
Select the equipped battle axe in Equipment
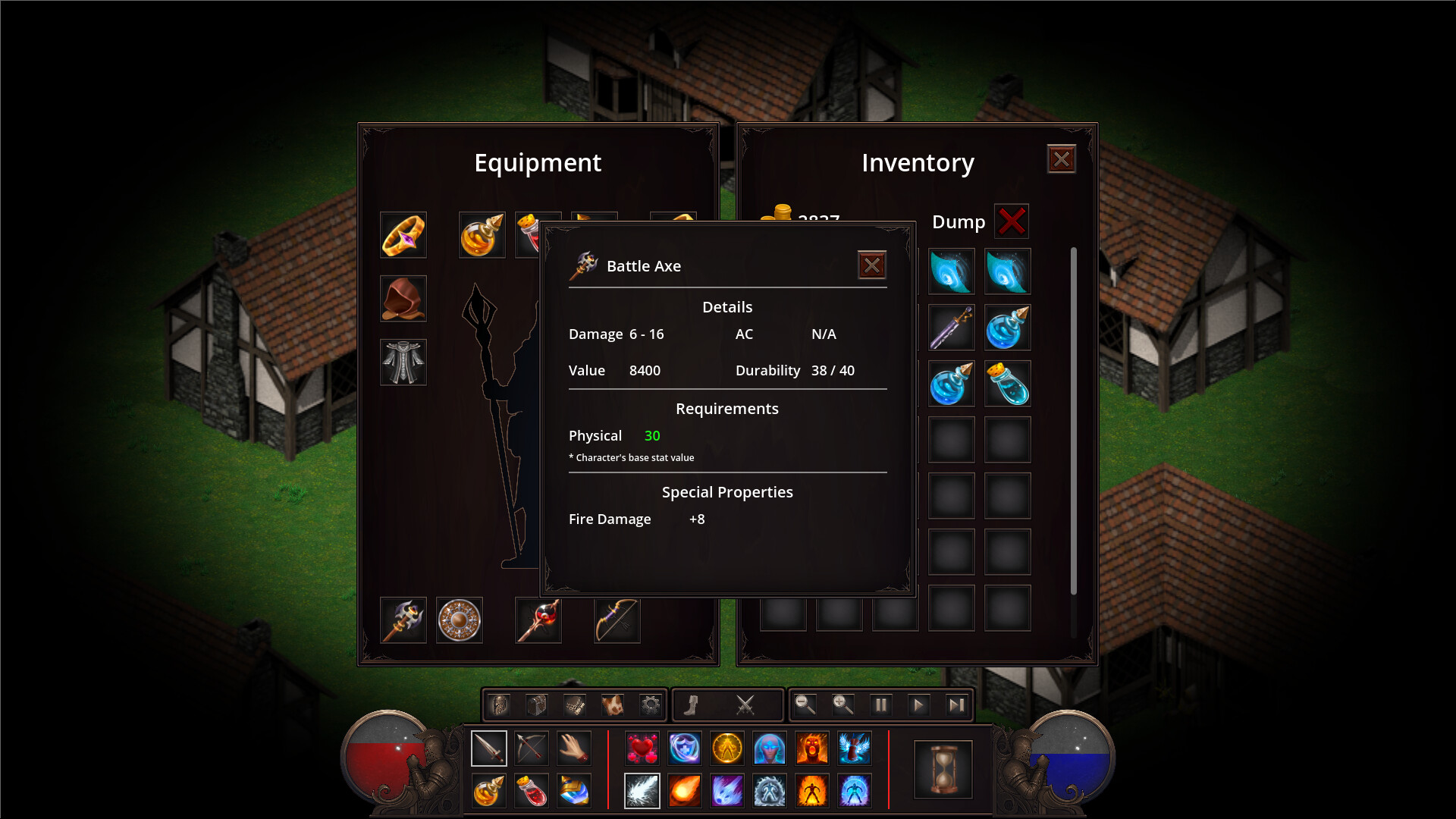[x=403, y=620]
